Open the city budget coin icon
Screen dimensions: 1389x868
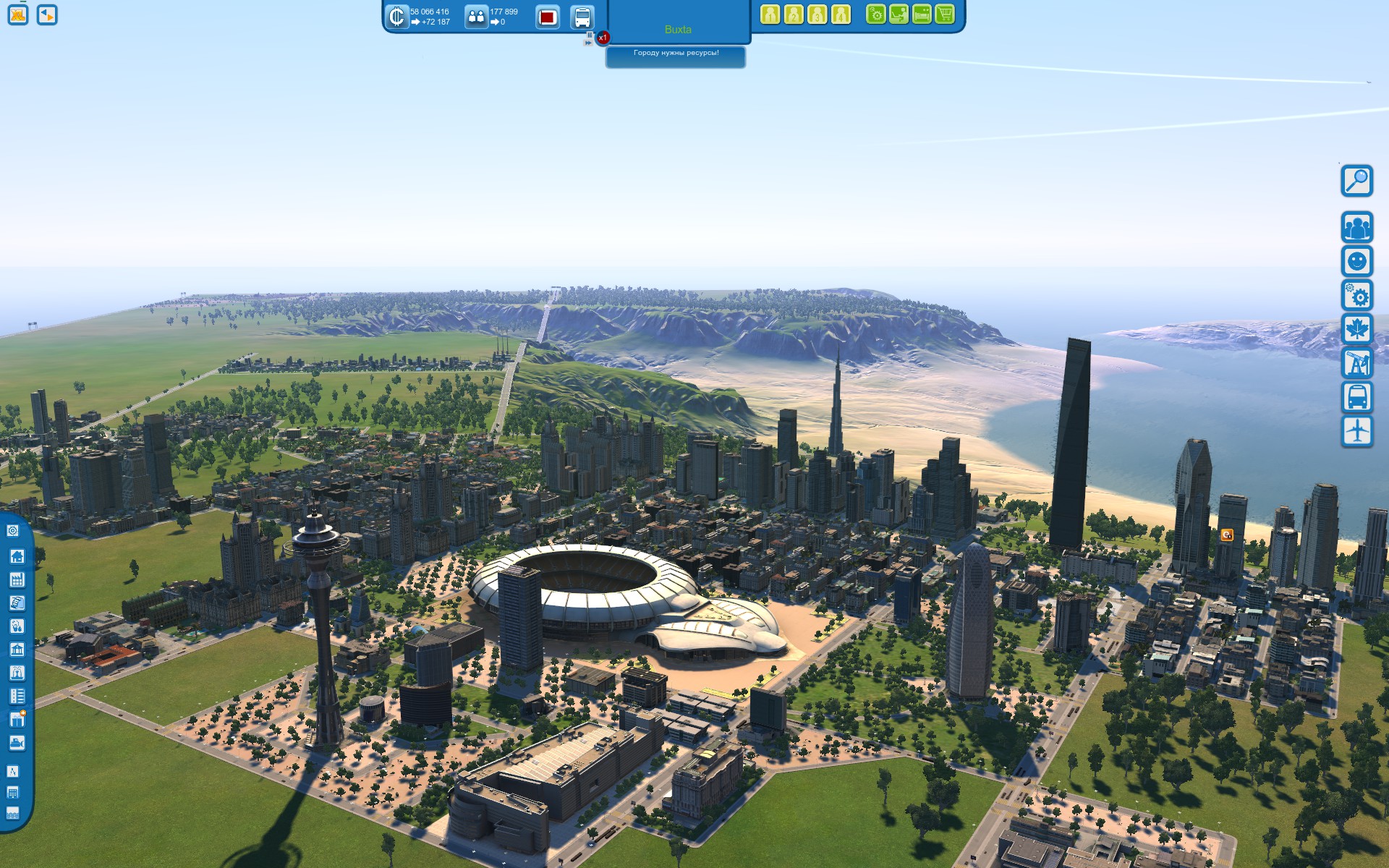(x=396, y=17)
